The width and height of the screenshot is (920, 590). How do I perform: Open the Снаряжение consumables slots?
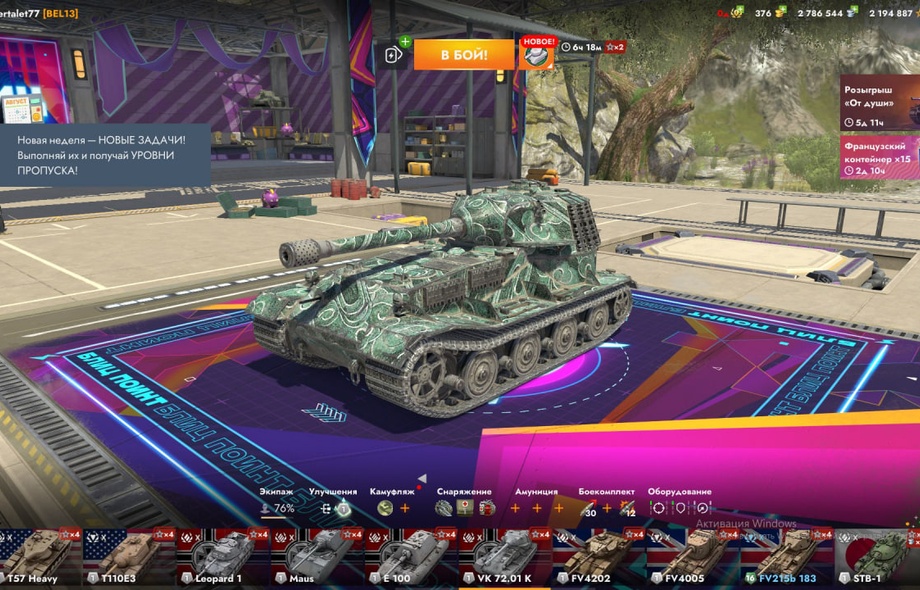464,508
